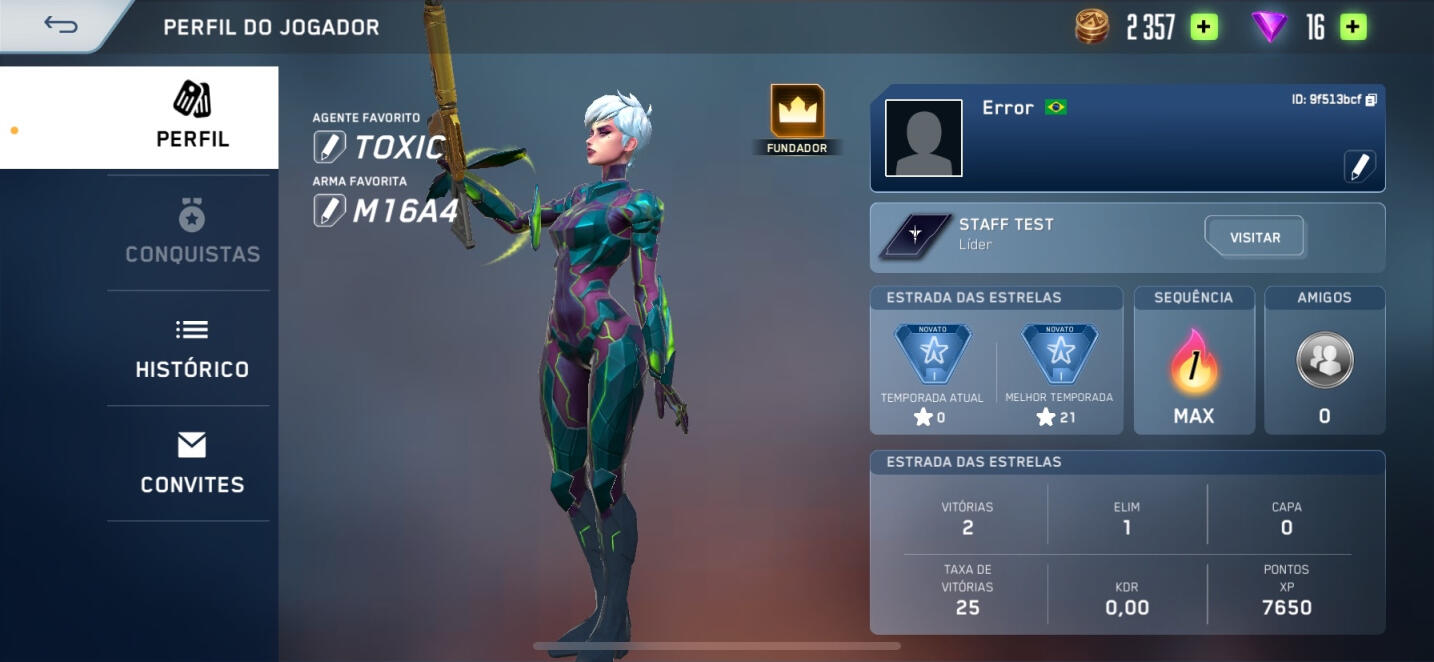Edit the player profile name
Image resolution: width=1434 pixels, height=662 pixels.
tap(1359, 167)
